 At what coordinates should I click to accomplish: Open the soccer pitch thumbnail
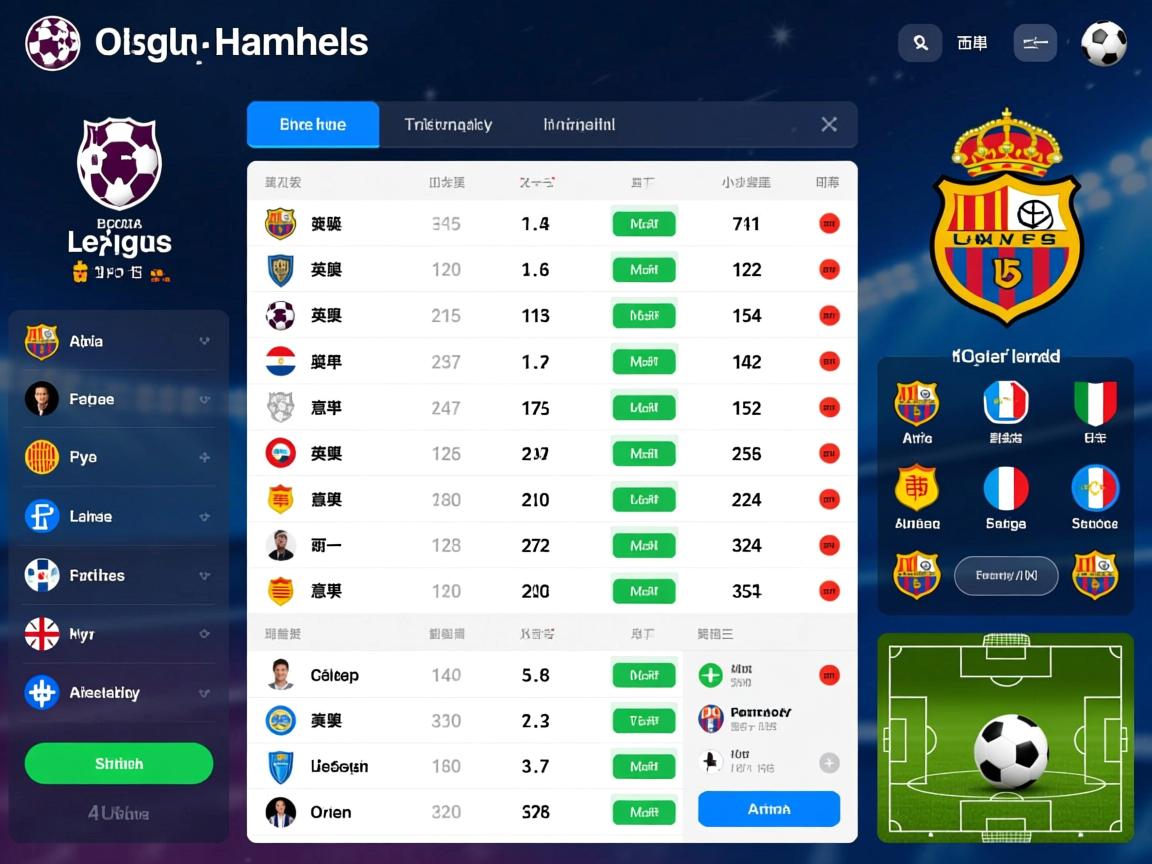(1005, 737)
